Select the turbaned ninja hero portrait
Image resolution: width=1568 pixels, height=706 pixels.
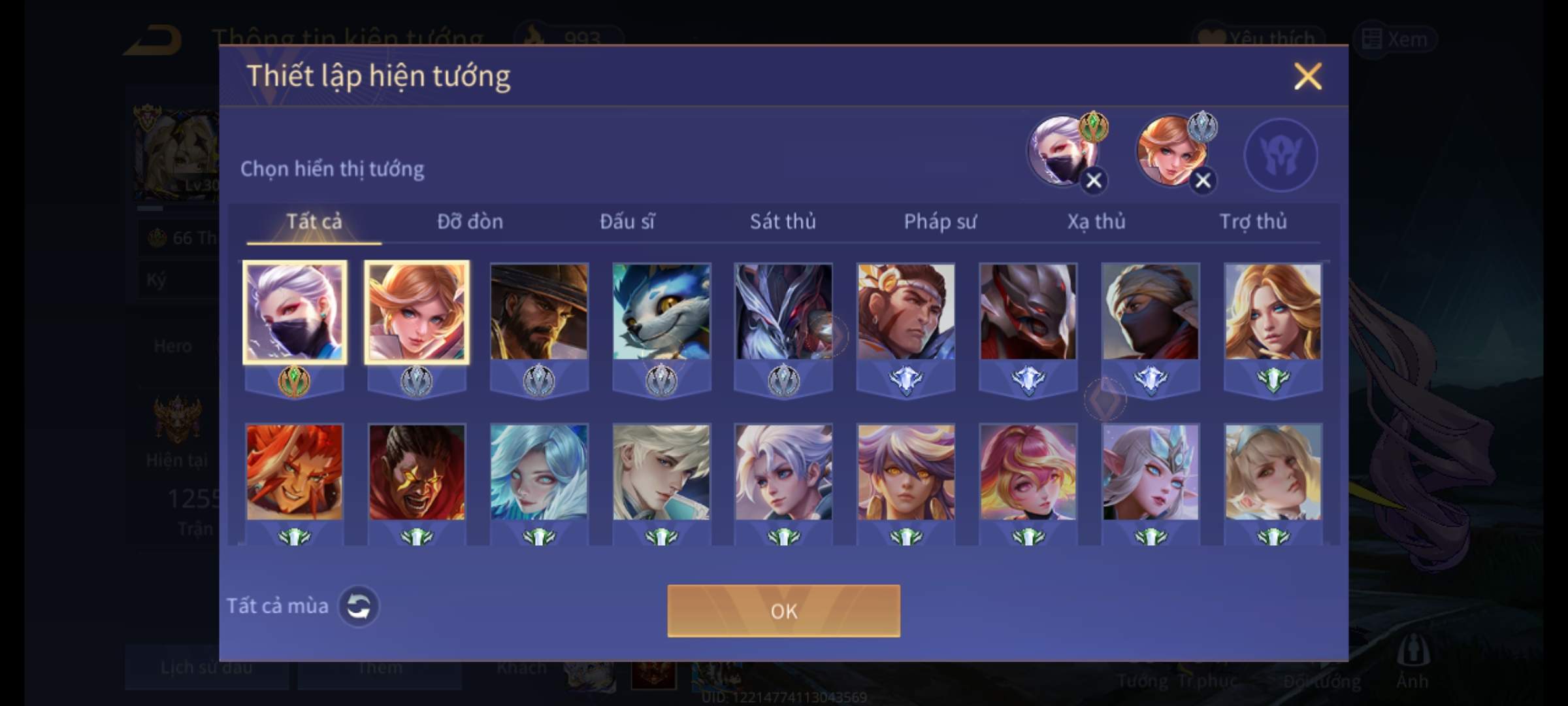(x=1151, y=312)
